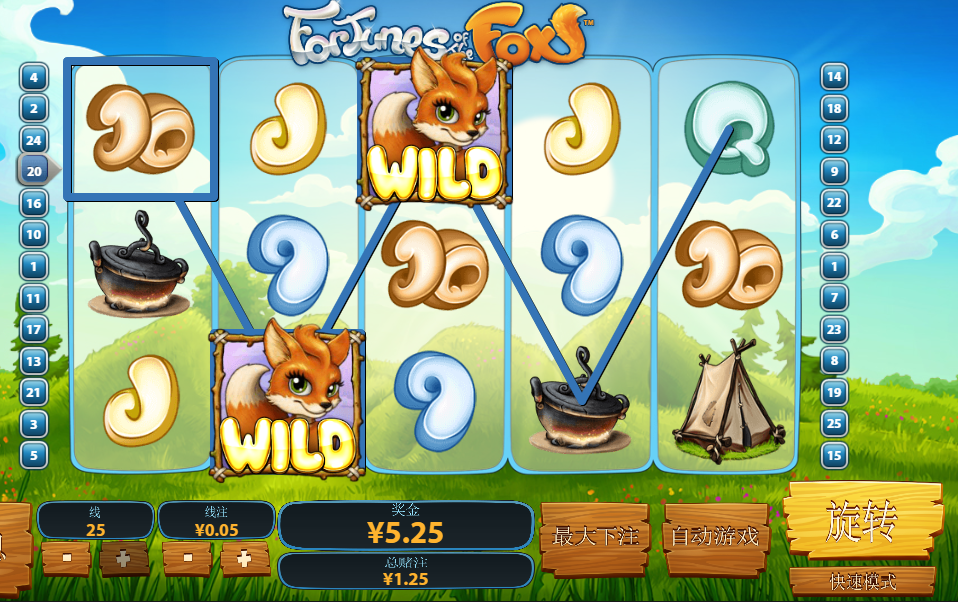Screen dimensions: 958x602
Task: Select payline number 18
Action: (834, 108)
